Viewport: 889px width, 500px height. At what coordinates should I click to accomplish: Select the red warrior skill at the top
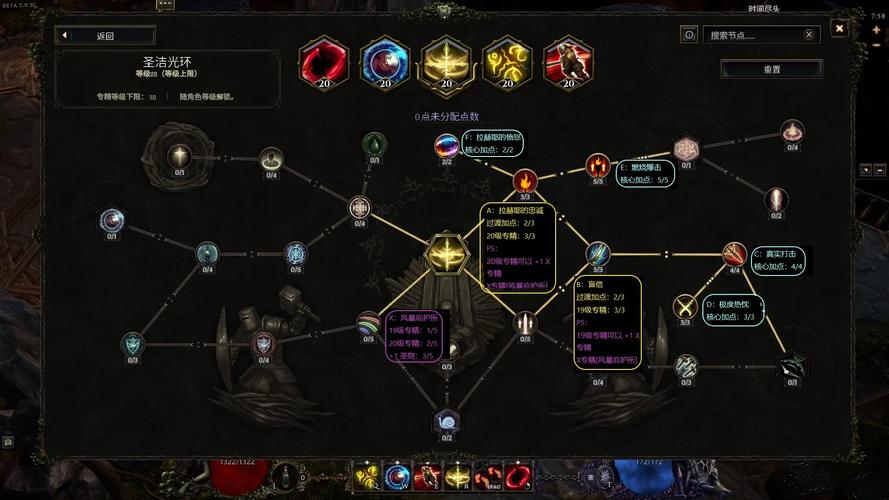point(567,63)
